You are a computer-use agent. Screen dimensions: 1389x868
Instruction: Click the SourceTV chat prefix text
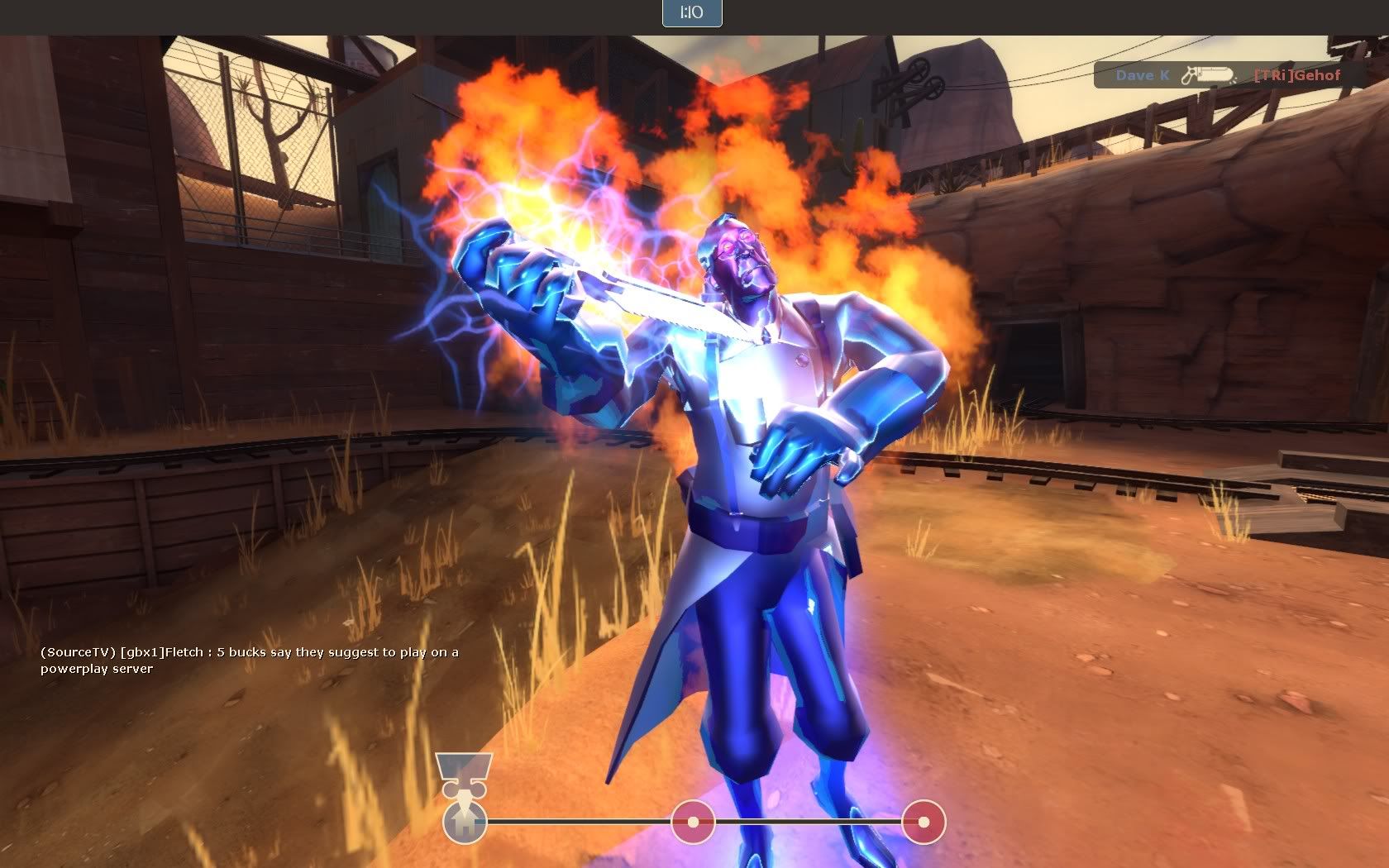click(x=76, y=651)
